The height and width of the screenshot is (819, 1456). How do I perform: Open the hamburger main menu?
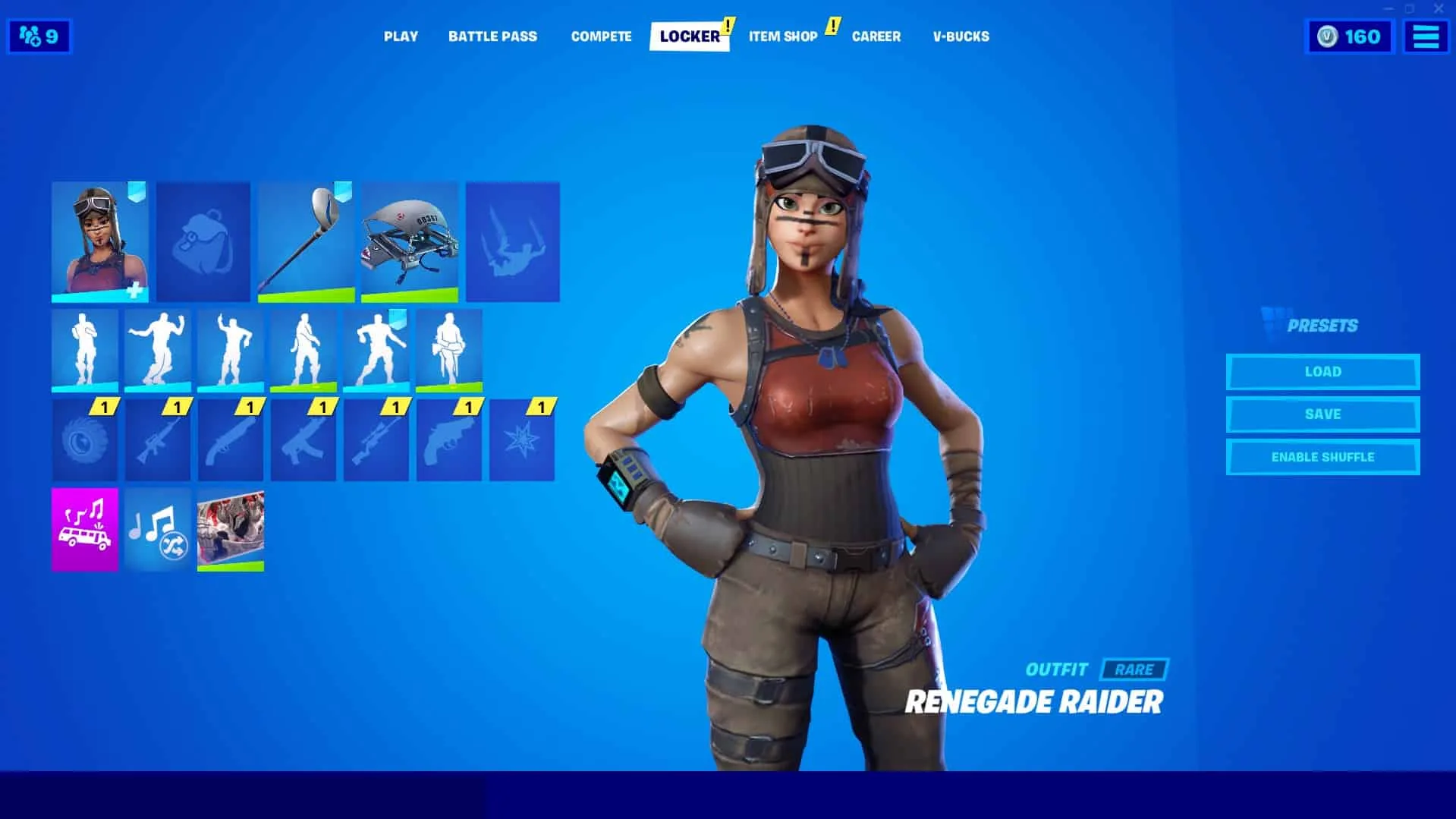click(x=1426, y=36)
